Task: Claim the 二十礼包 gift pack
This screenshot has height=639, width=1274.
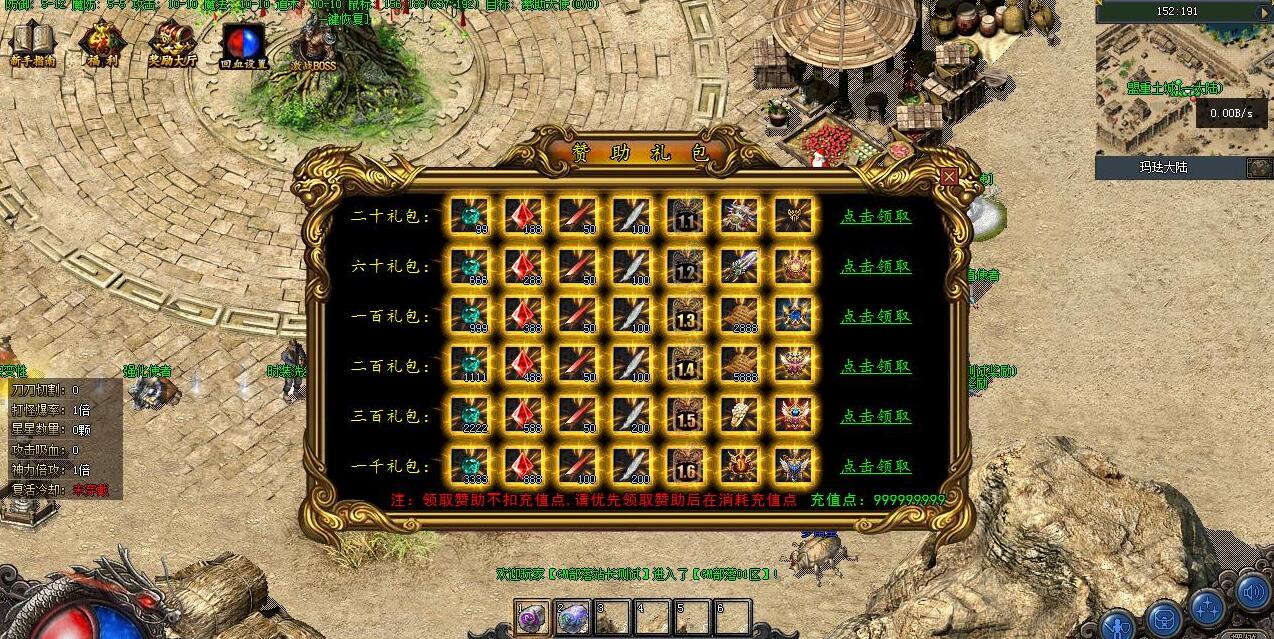Action: [875, 216]
